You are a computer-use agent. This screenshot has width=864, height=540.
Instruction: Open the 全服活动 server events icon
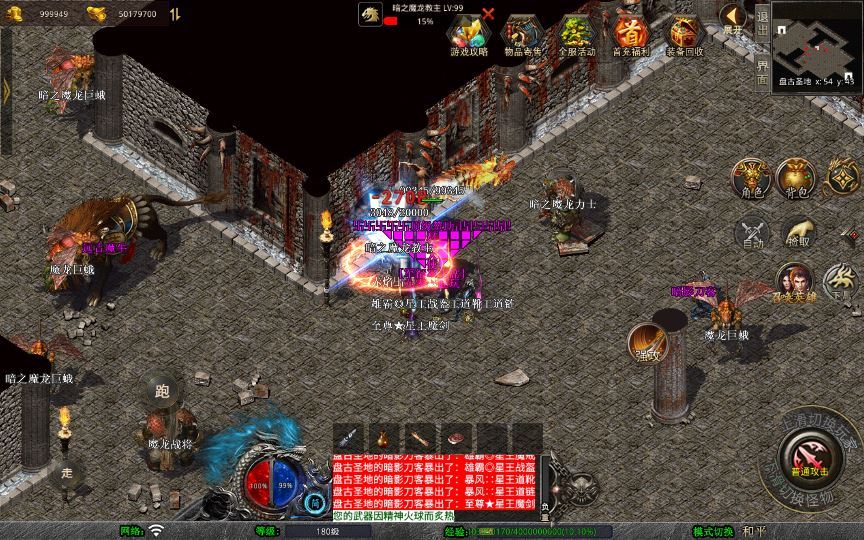[x=577, y=35]
